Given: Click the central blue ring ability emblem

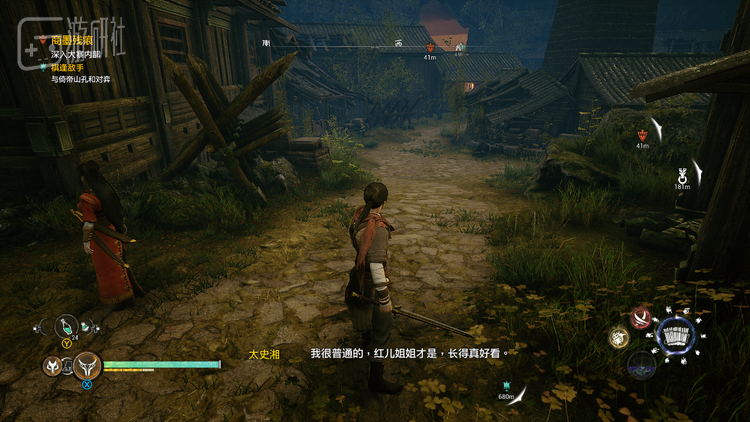Looking at the screenshot, I should [676, 337].
